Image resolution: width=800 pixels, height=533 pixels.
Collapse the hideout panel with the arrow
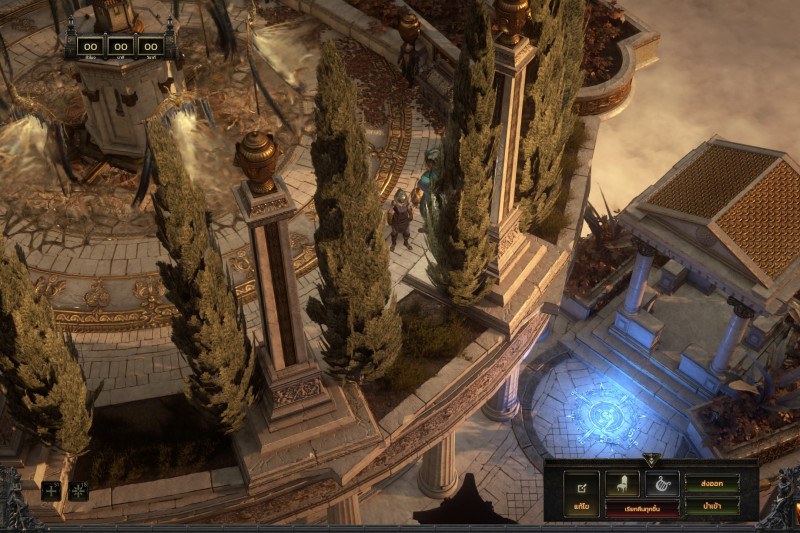pos(651,461)
